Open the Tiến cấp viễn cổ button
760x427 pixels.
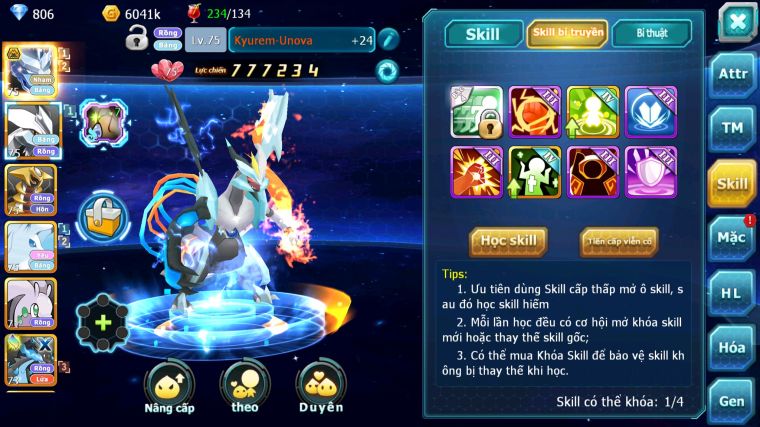618,241
